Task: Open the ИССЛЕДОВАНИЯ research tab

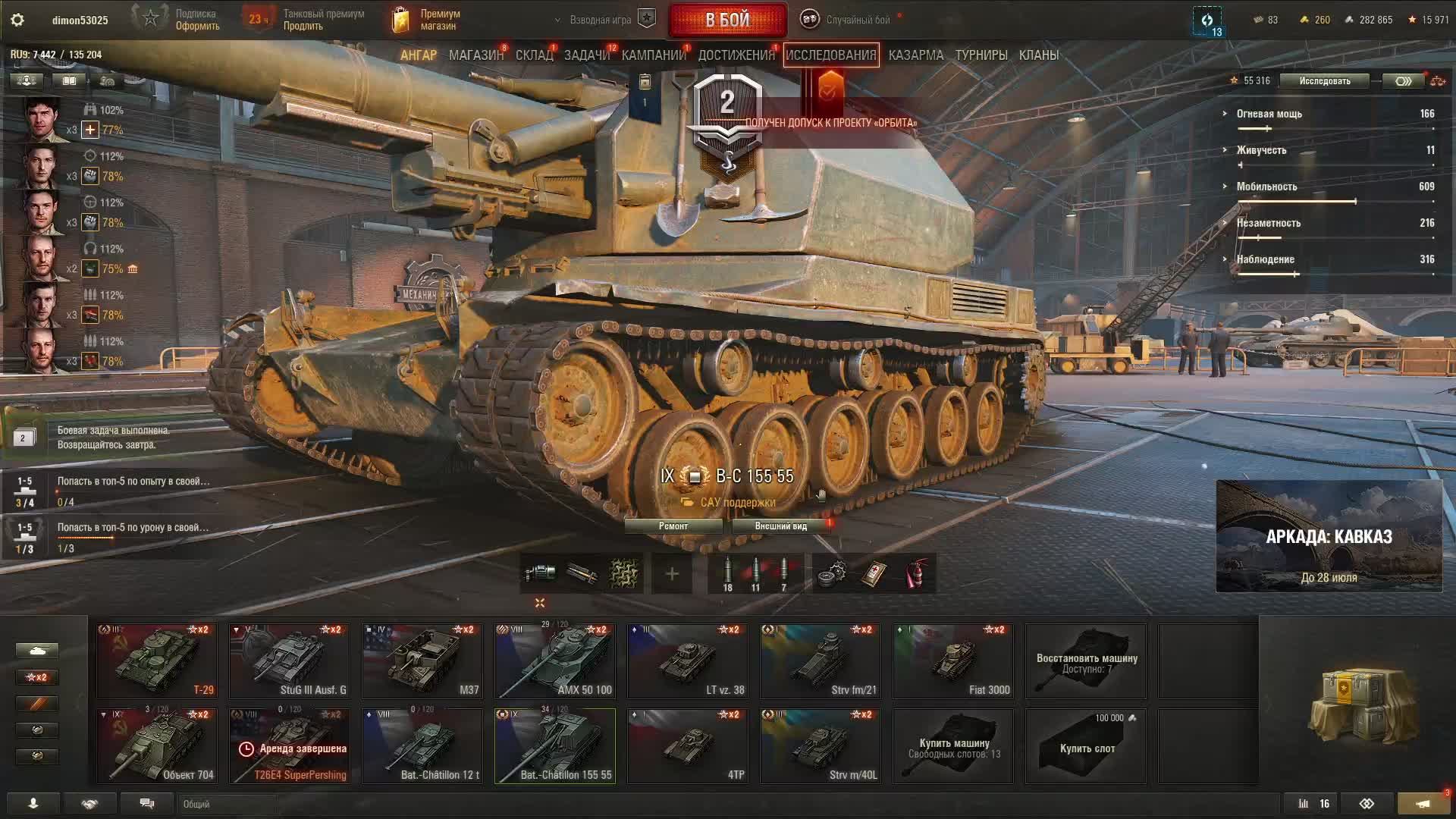Action: click(830, 55)
